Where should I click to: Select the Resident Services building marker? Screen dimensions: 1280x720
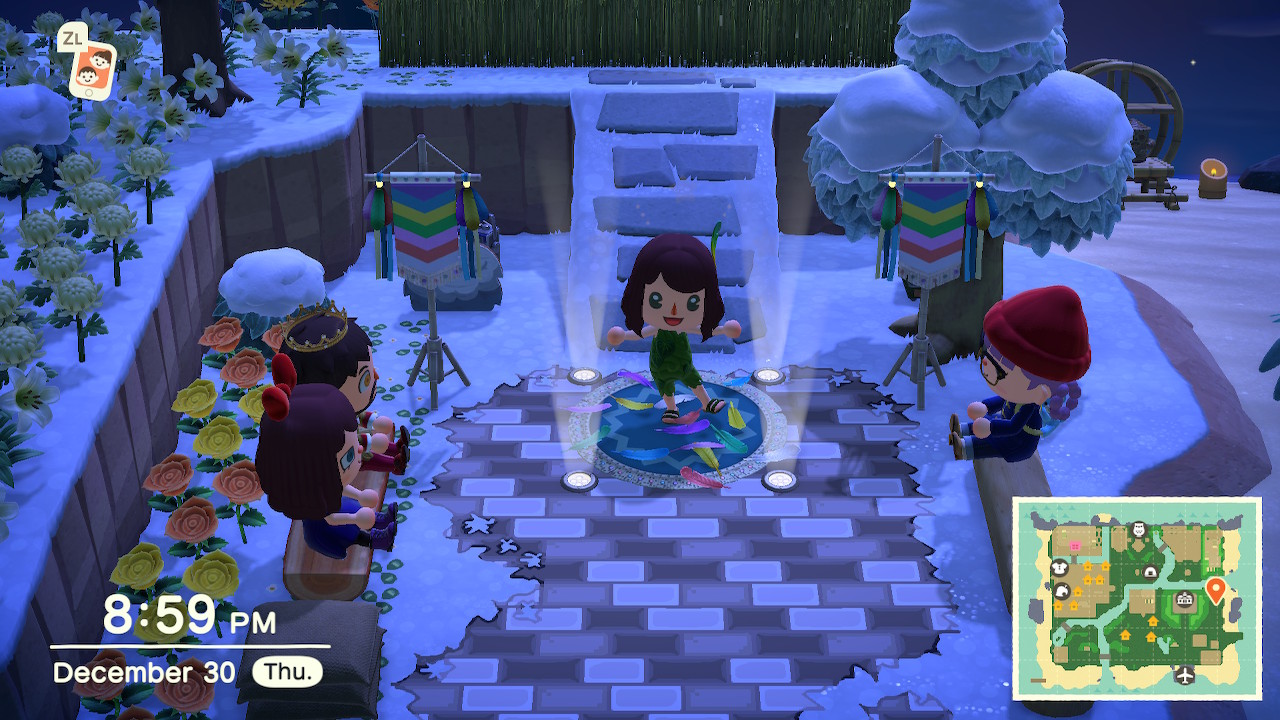tap(1185, 600)
